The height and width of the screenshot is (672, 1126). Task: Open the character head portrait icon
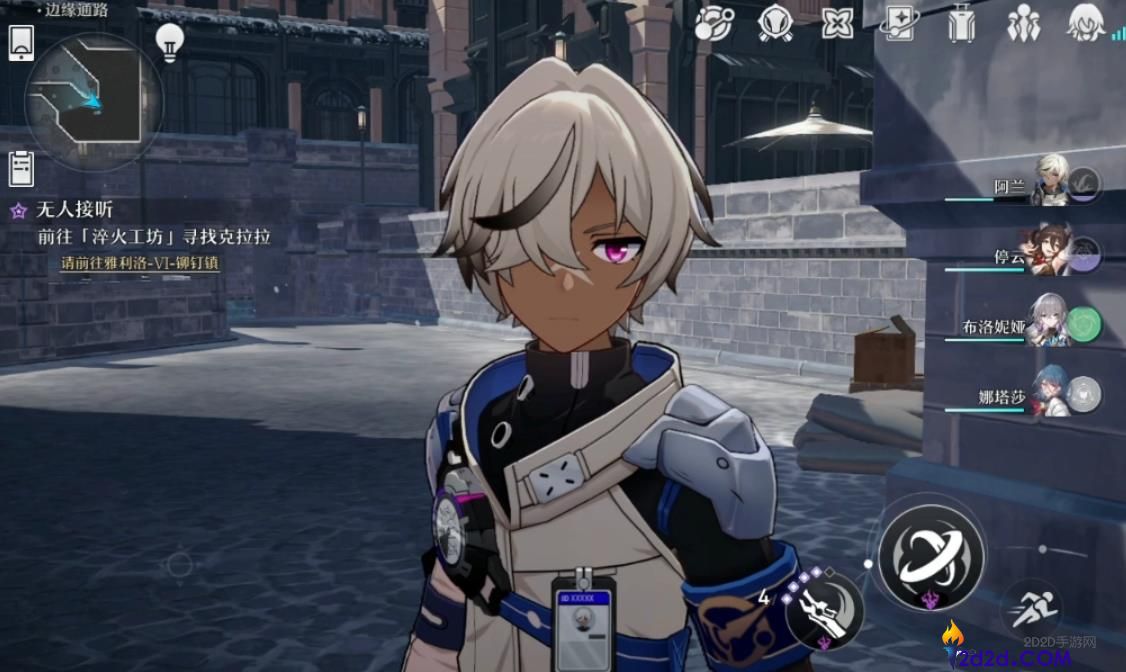pos(1085,23)
